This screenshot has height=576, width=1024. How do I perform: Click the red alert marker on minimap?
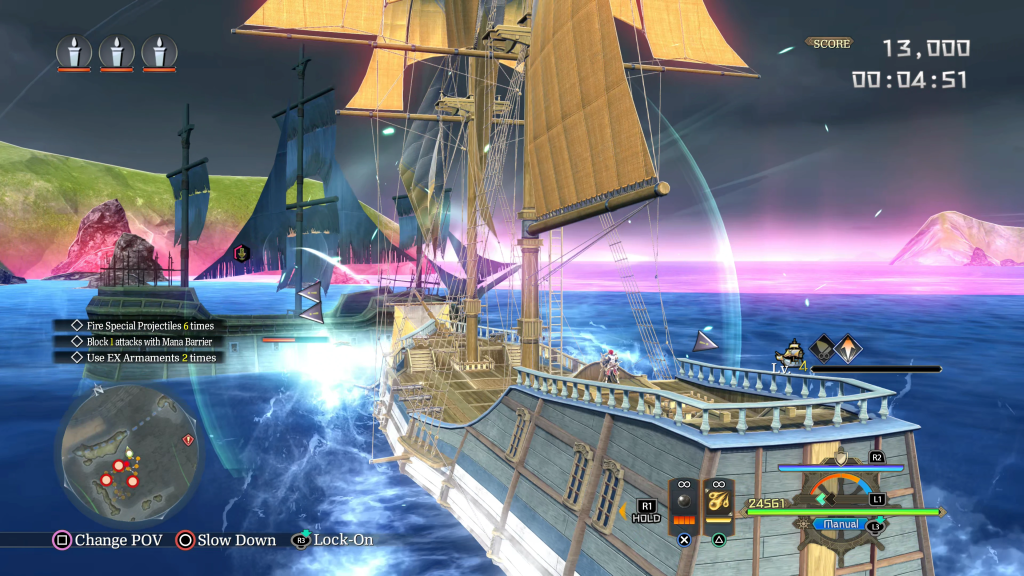click(x=187, y=439)
